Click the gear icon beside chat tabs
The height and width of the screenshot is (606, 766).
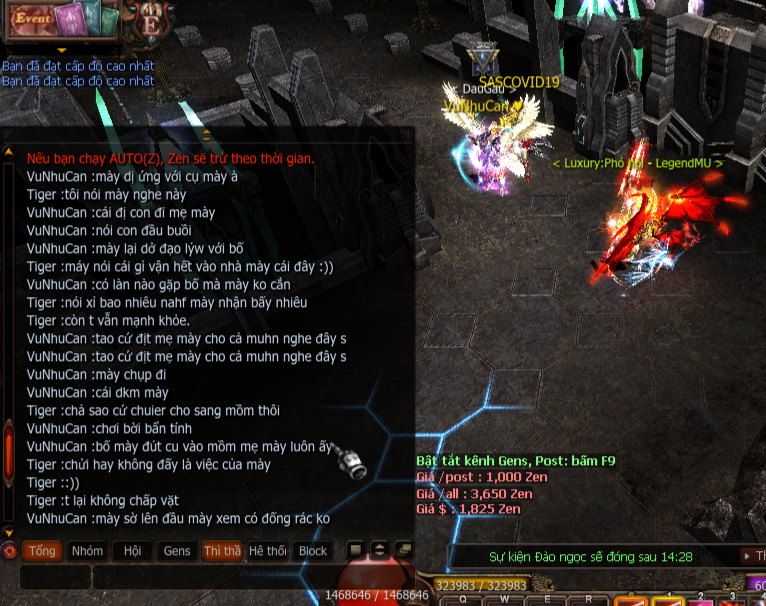pos(9,551)
